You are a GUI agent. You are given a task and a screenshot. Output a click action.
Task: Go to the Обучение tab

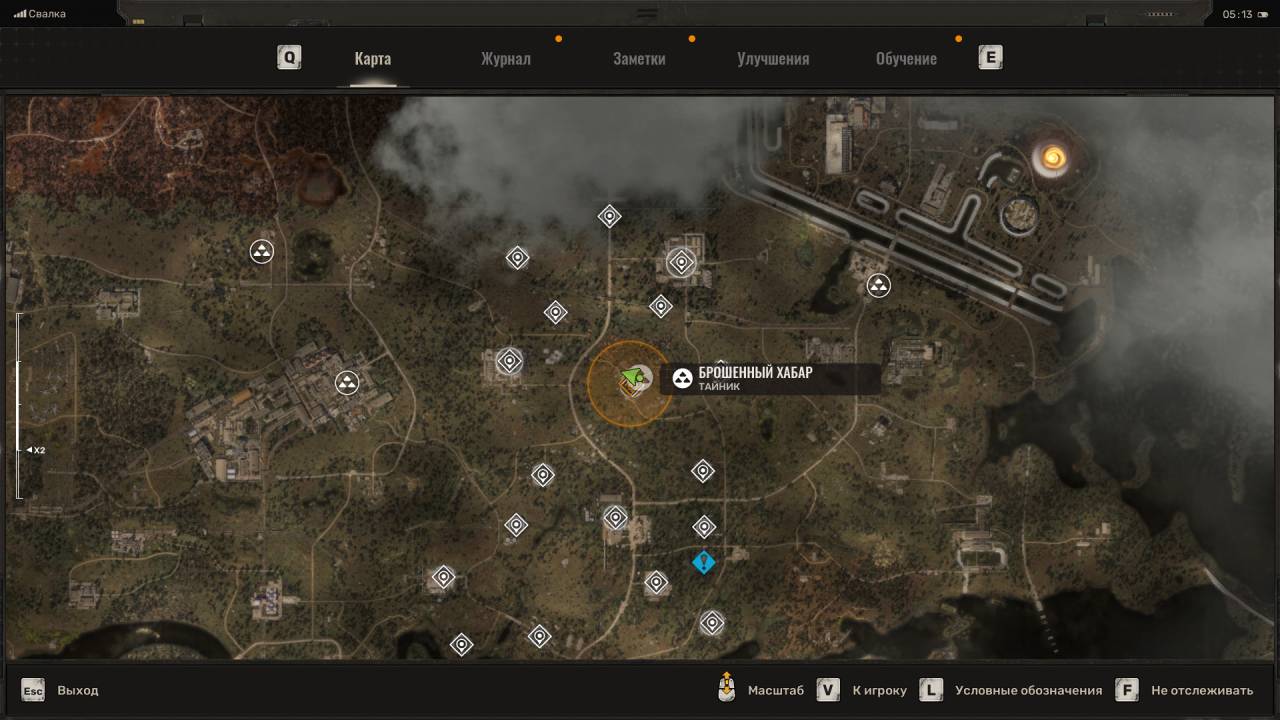click(x=906, y=58)
